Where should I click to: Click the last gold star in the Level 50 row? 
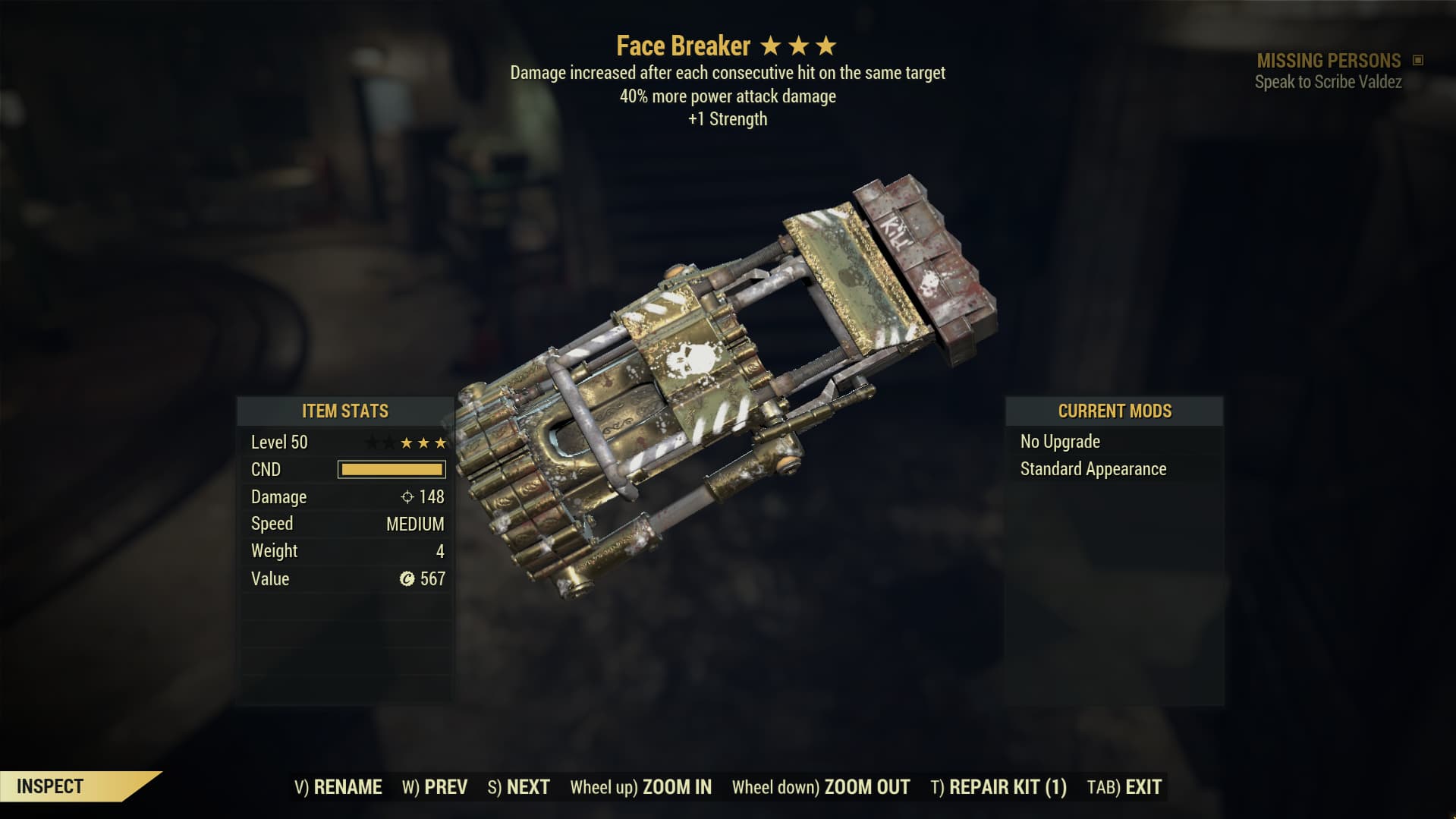pyautogui.click(x=440, y=442)
